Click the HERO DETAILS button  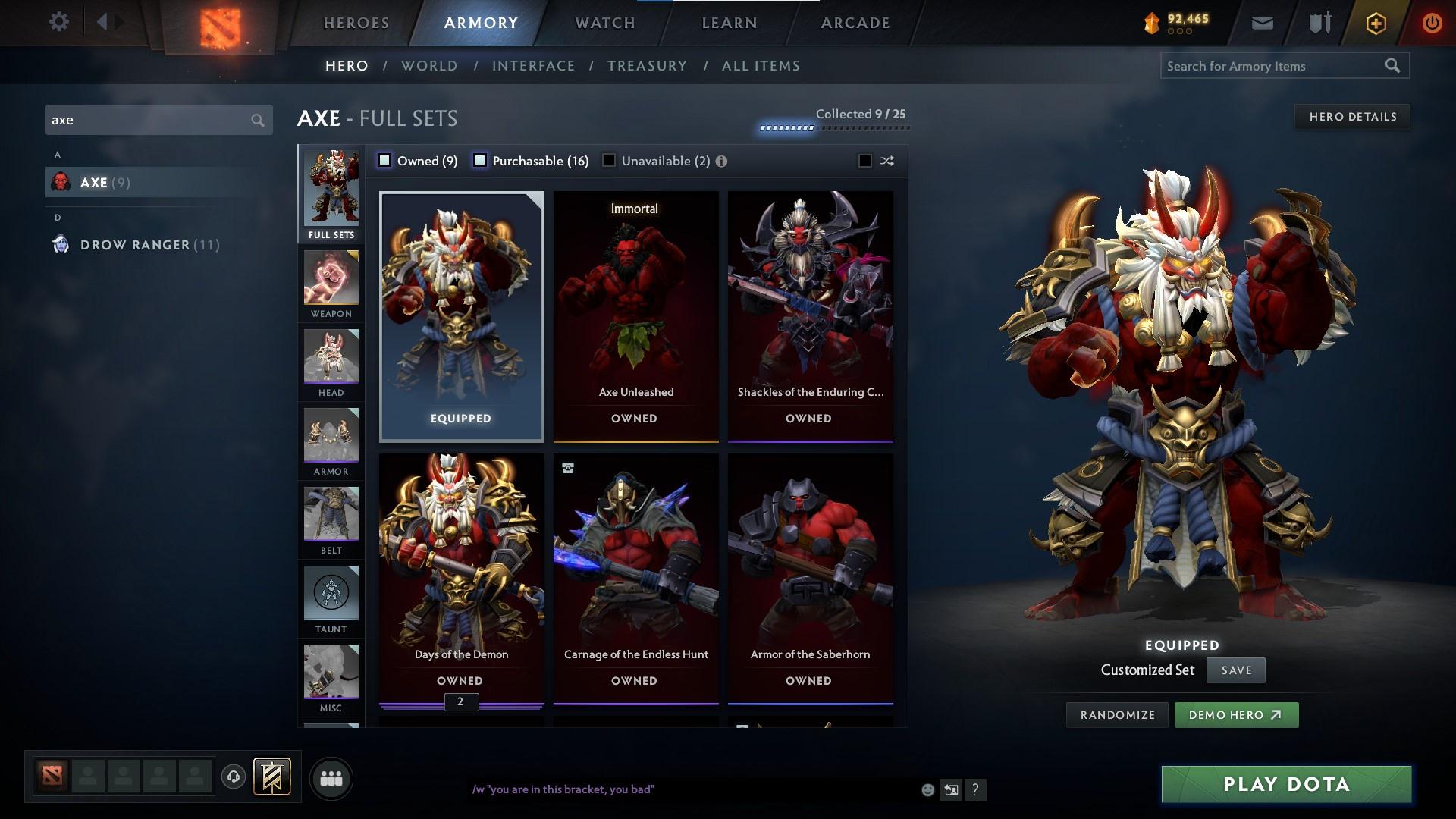pyautogui.click(x=1352, y=116)
